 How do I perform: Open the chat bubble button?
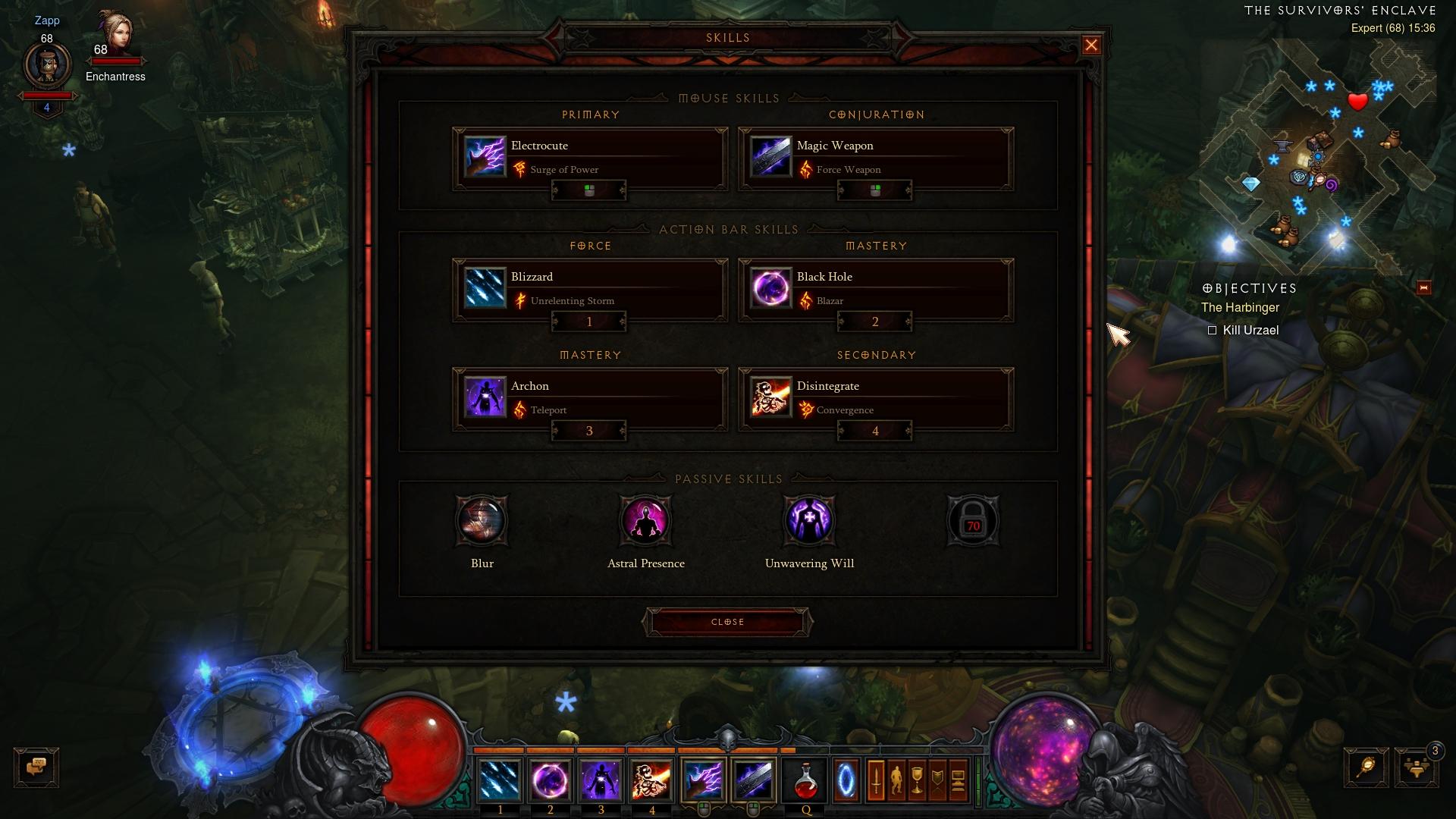click(x=36, y=767)
